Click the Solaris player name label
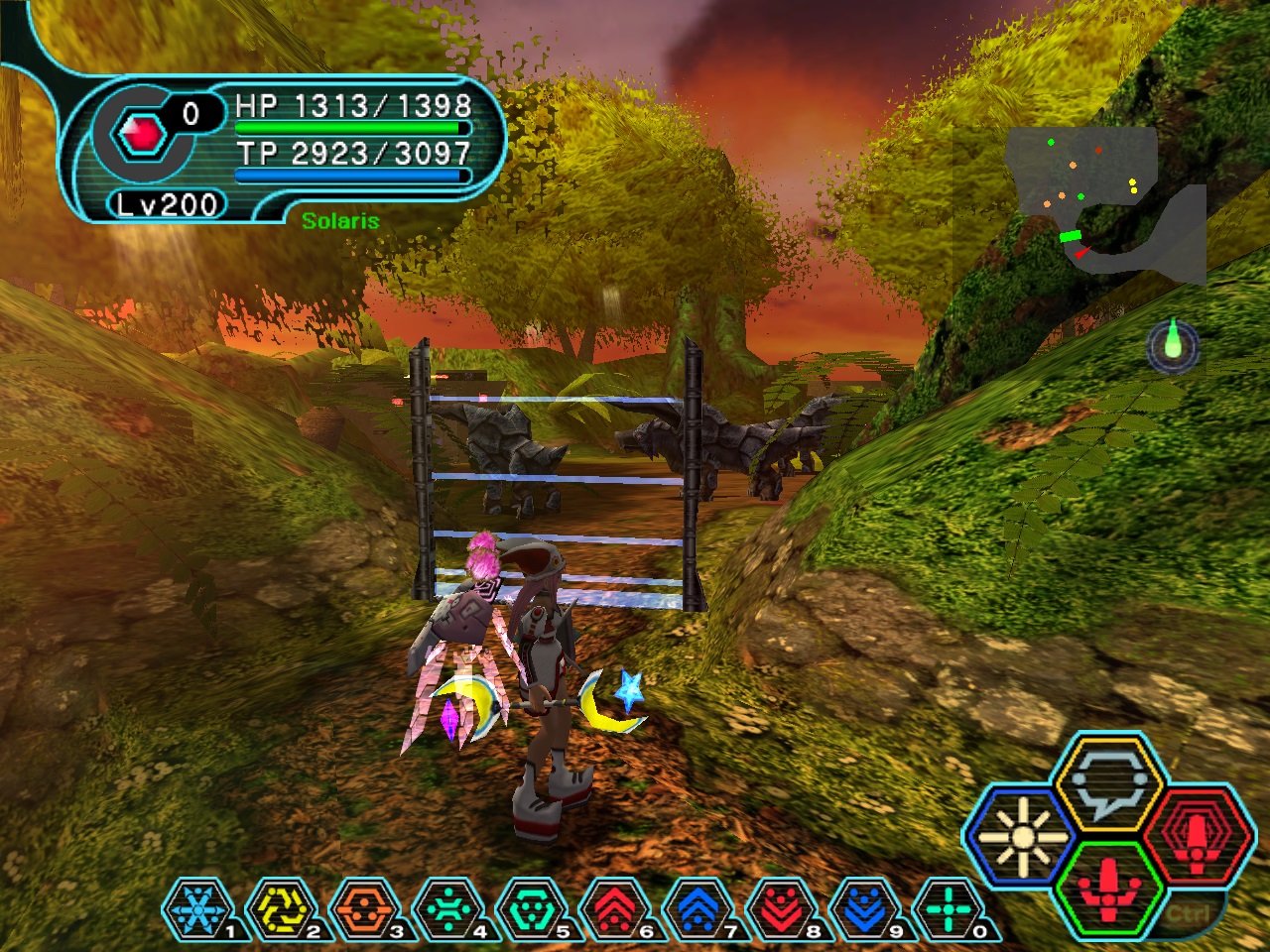This screenshot has height=952, width=1270. [340, 221]
